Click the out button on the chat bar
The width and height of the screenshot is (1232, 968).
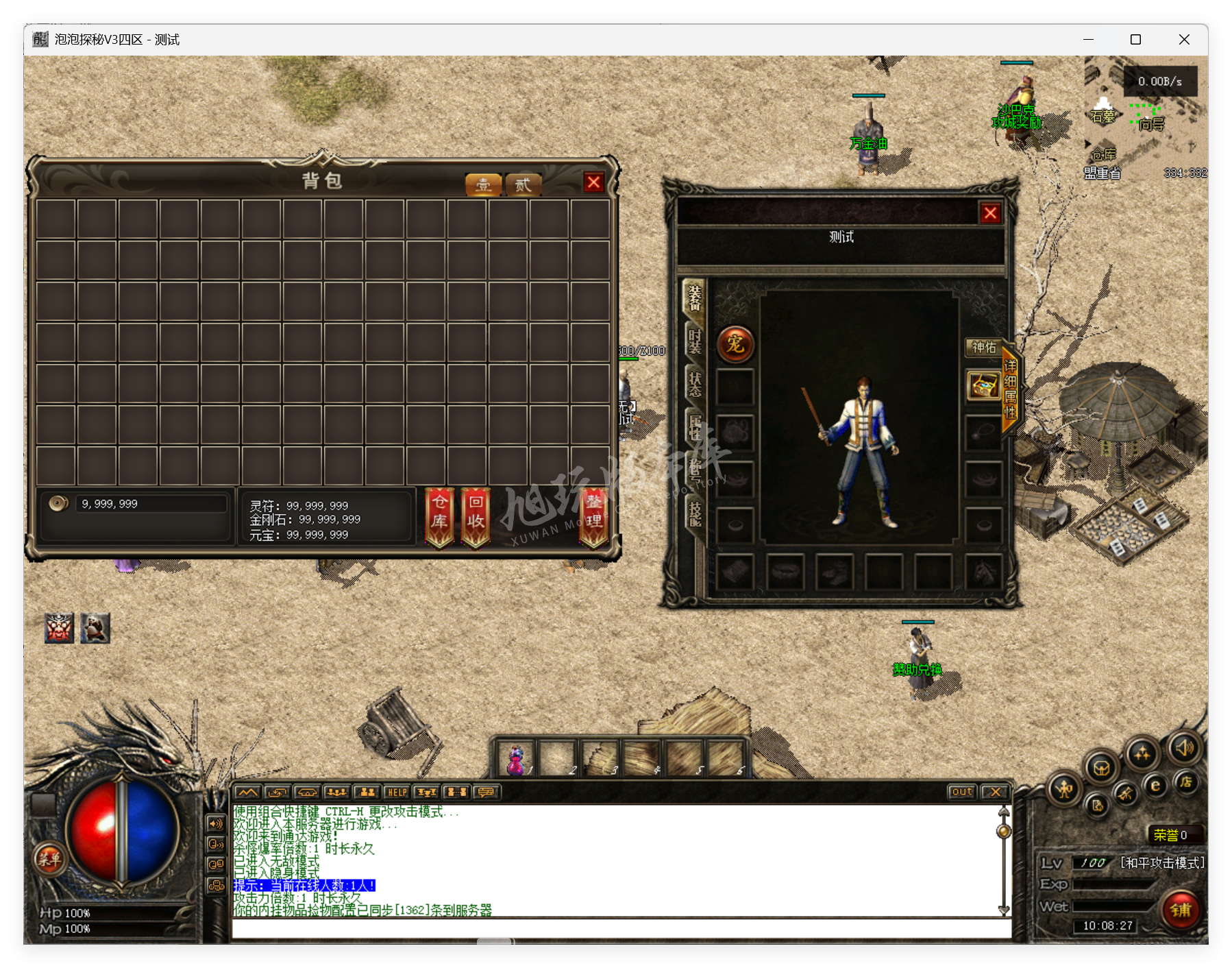pyautogui.click(x=961, y=792)
